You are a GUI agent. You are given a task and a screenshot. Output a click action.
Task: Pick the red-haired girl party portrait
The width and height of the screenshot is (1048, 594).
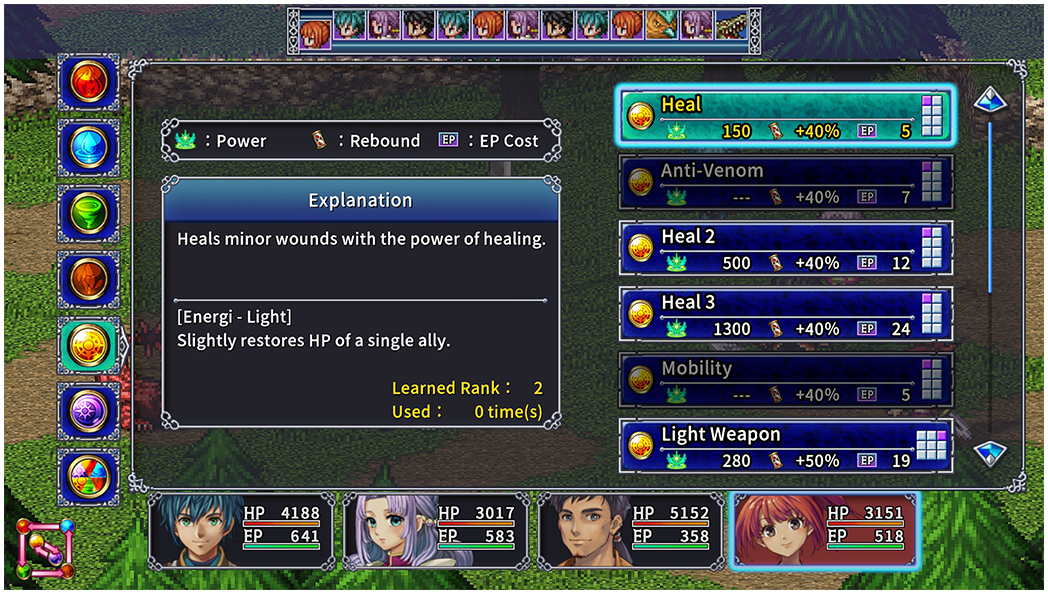pos(825,531)
